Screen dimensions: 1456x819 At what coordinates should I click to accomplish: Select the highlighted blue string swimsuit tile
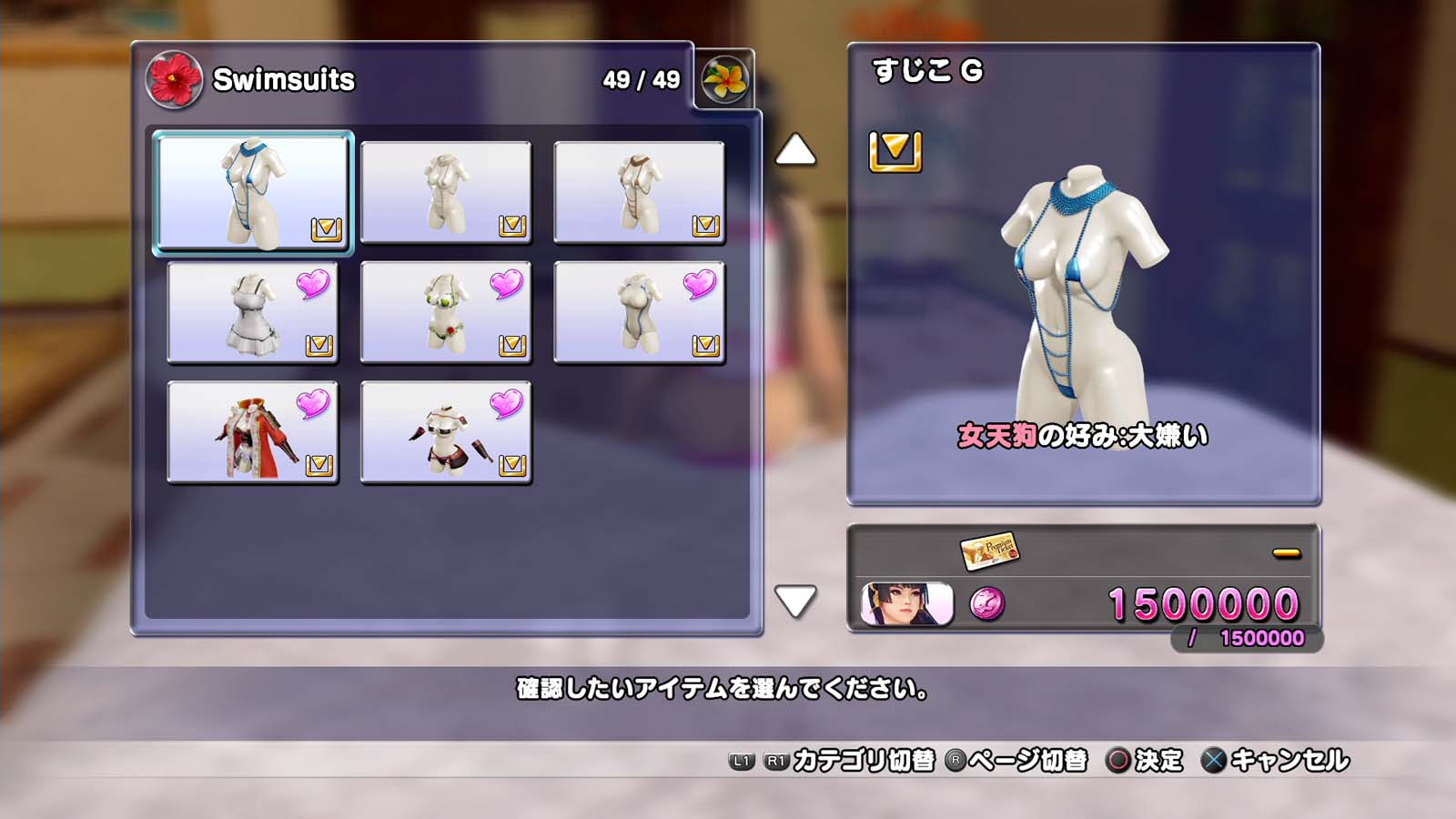click(253, 192)
